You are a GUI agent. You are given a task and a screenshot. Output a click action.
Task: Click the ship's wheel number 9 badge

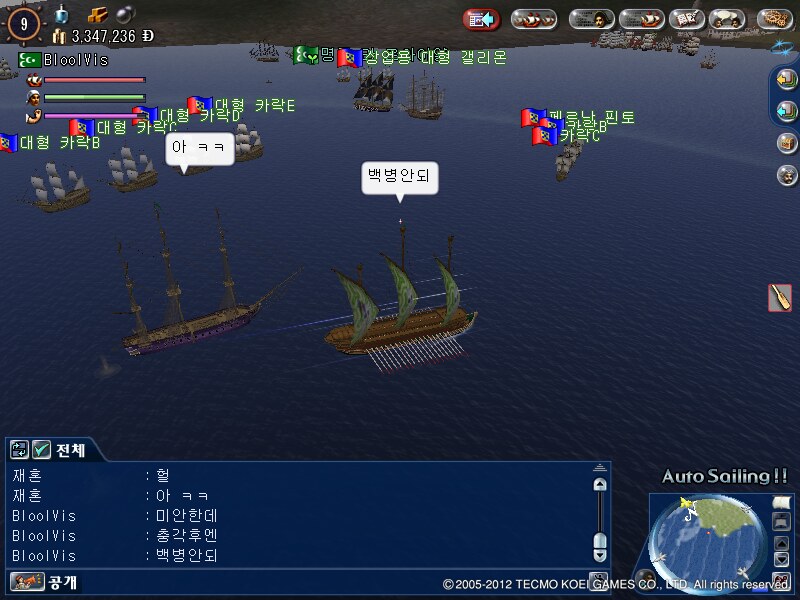(x=23, y=22)
